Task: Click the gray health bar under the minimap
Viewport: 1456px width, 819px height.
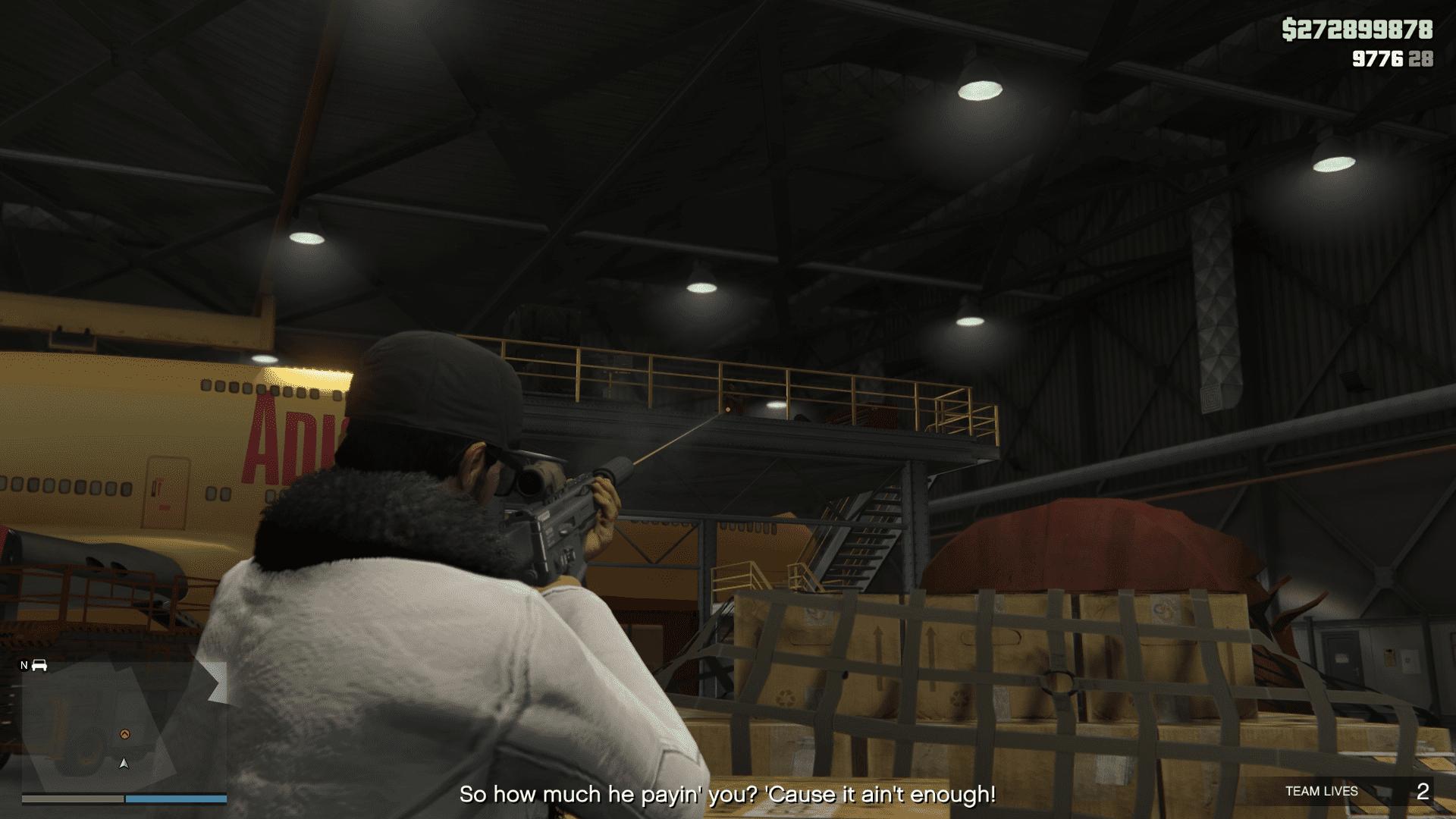Action: [x=73, y=799]
